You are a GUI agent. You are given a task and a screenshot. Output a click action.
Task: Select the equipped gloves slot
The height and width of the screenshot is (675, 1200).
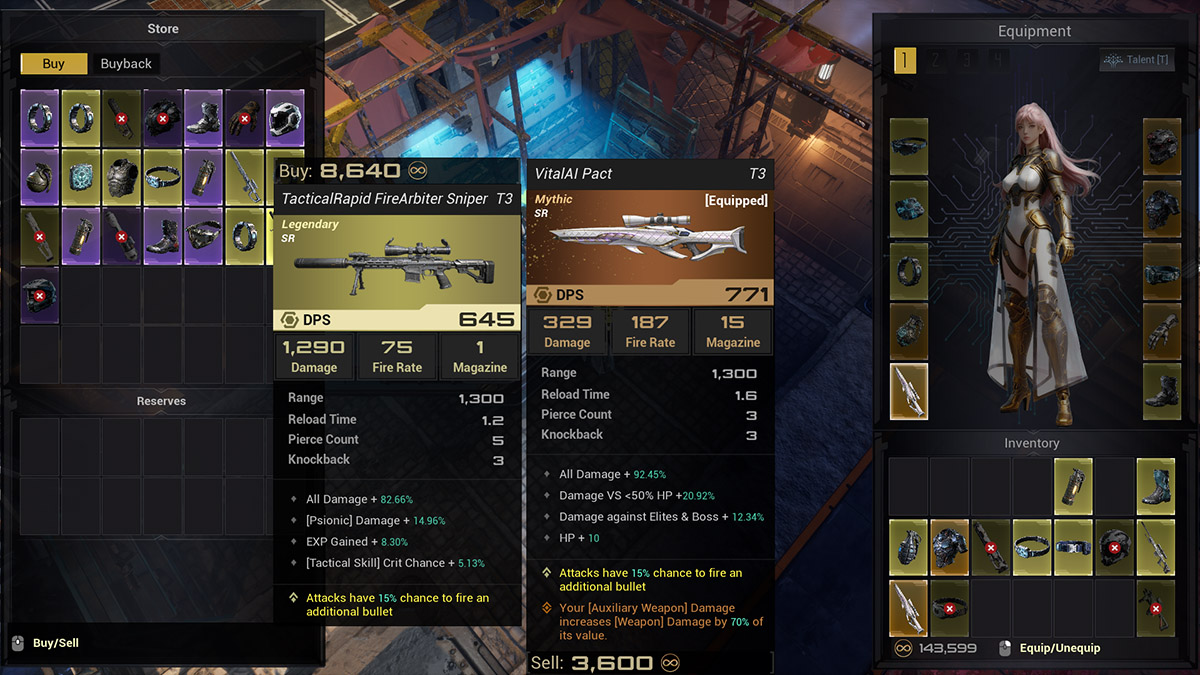click(x=1162, y=331)
